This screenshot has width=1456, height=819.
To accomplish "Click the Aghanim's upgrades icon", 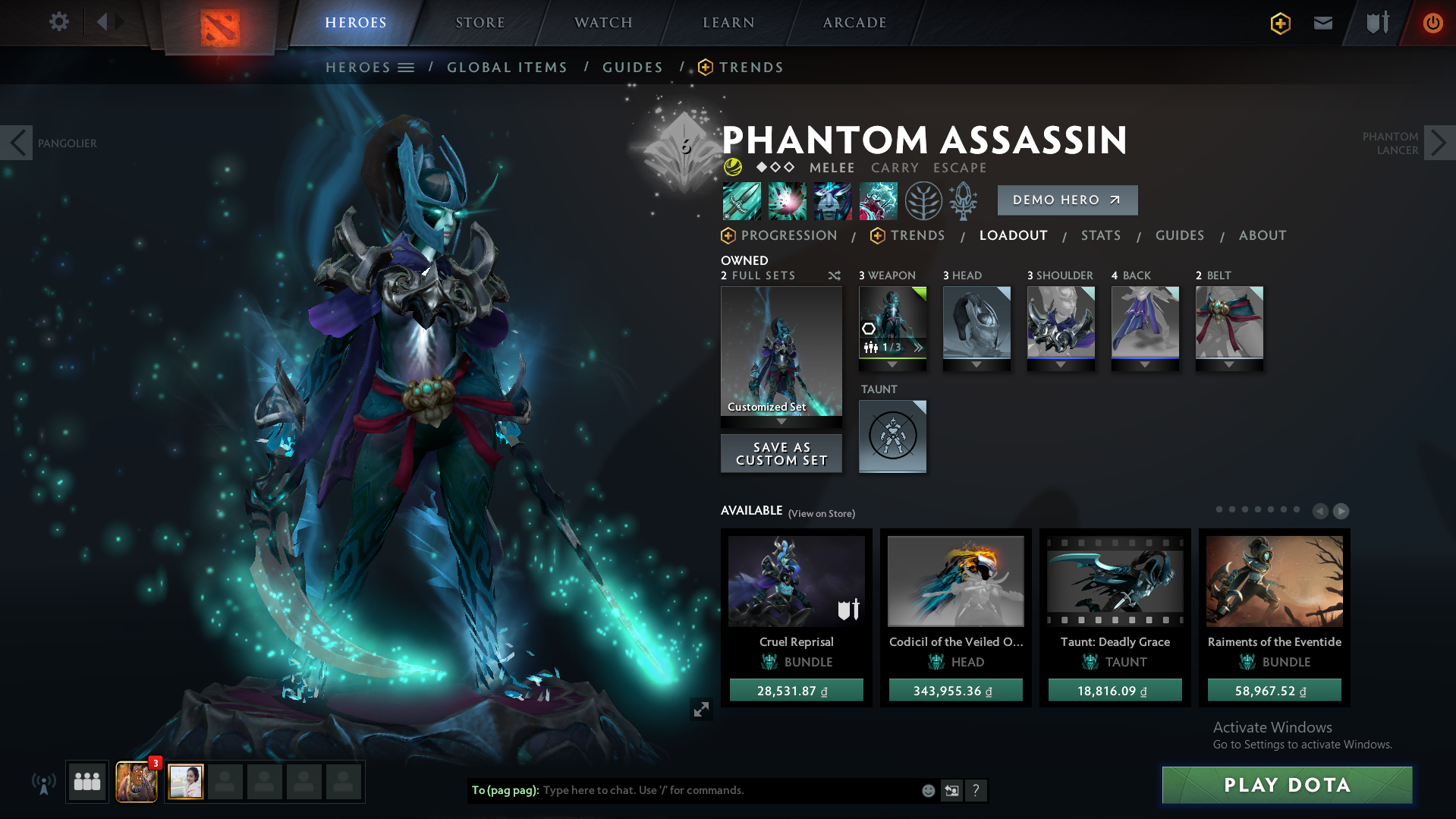I will [963, 200].
